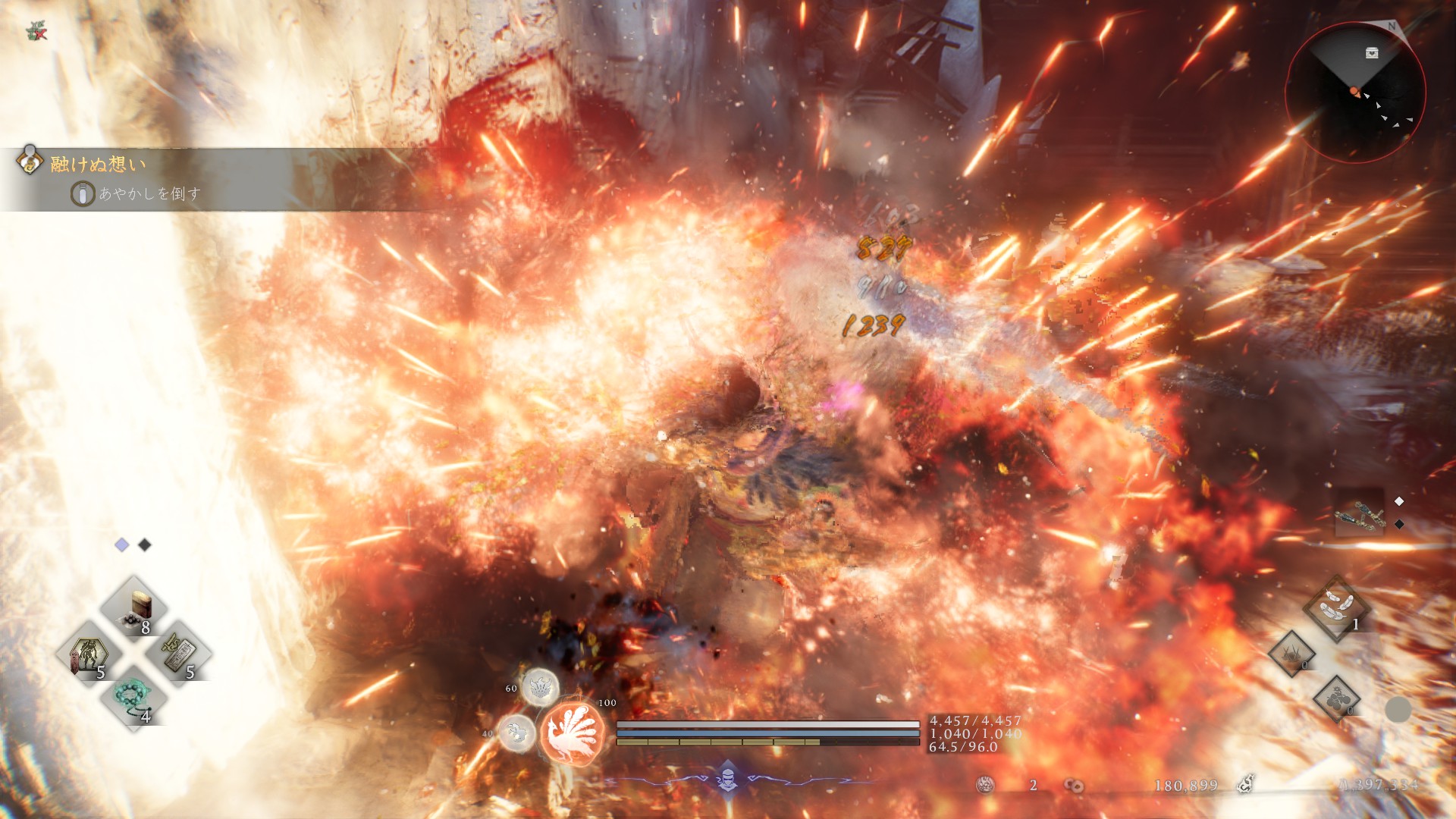Select the empty caltrops item slot
Viewport: 1456px width, 819px height.
(1292, 654)
